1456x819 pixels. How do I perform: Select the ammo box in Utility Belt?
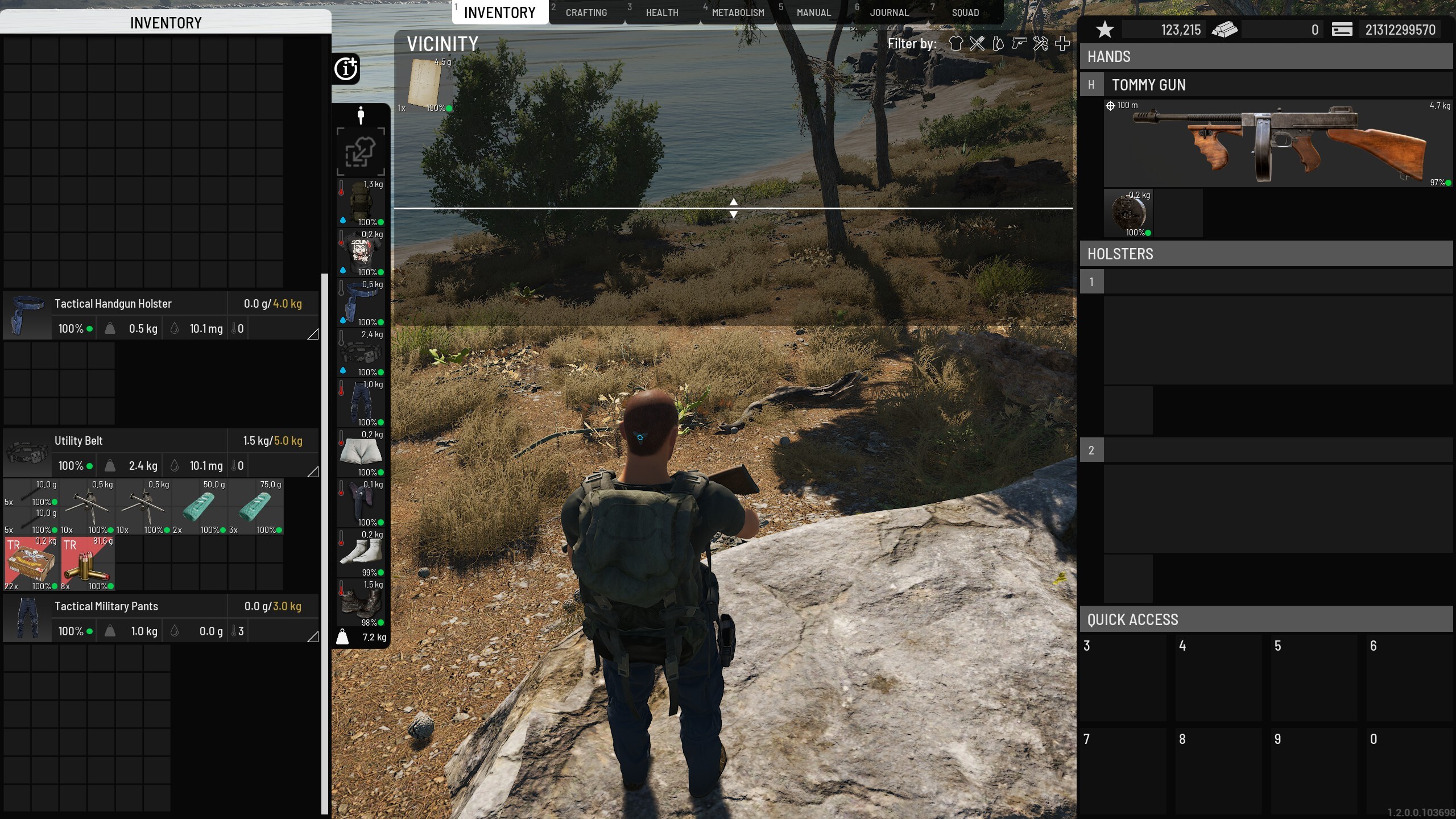pyautogui.click(x=31, y=563)
